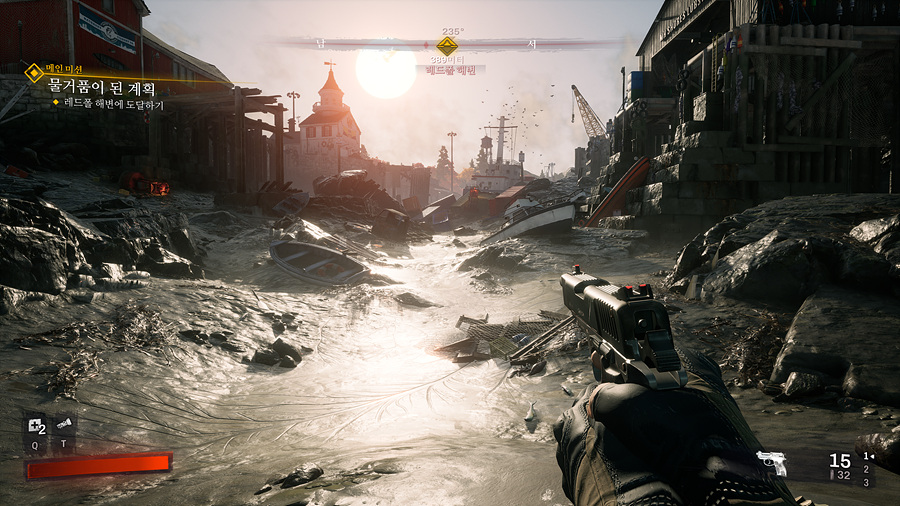
Task: Select the medkit item slot
Action: point(35,425)
